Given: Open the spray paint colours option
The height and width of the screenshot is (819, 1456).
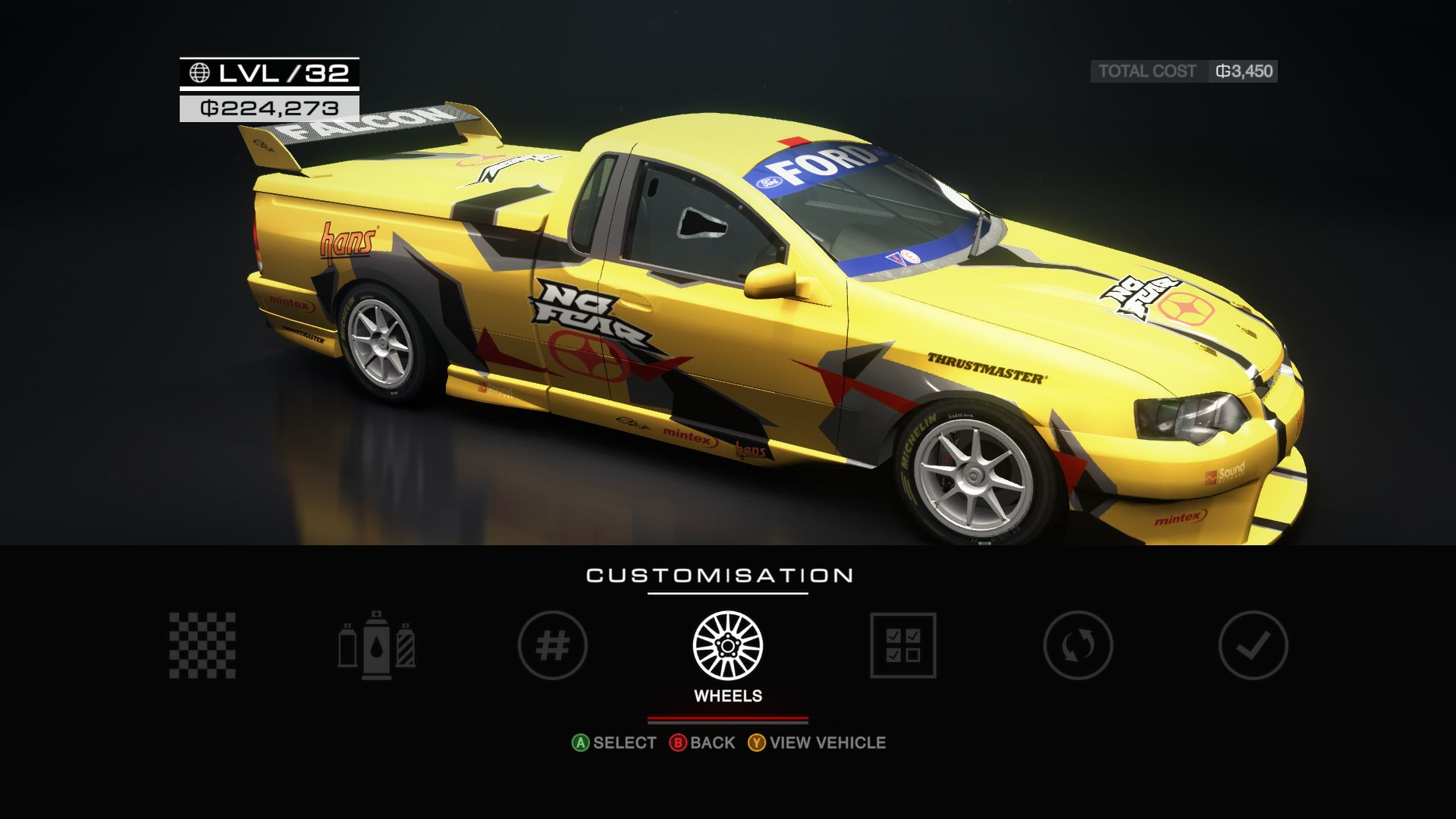Looking at the screenshot, I should (x=377, y=645).
